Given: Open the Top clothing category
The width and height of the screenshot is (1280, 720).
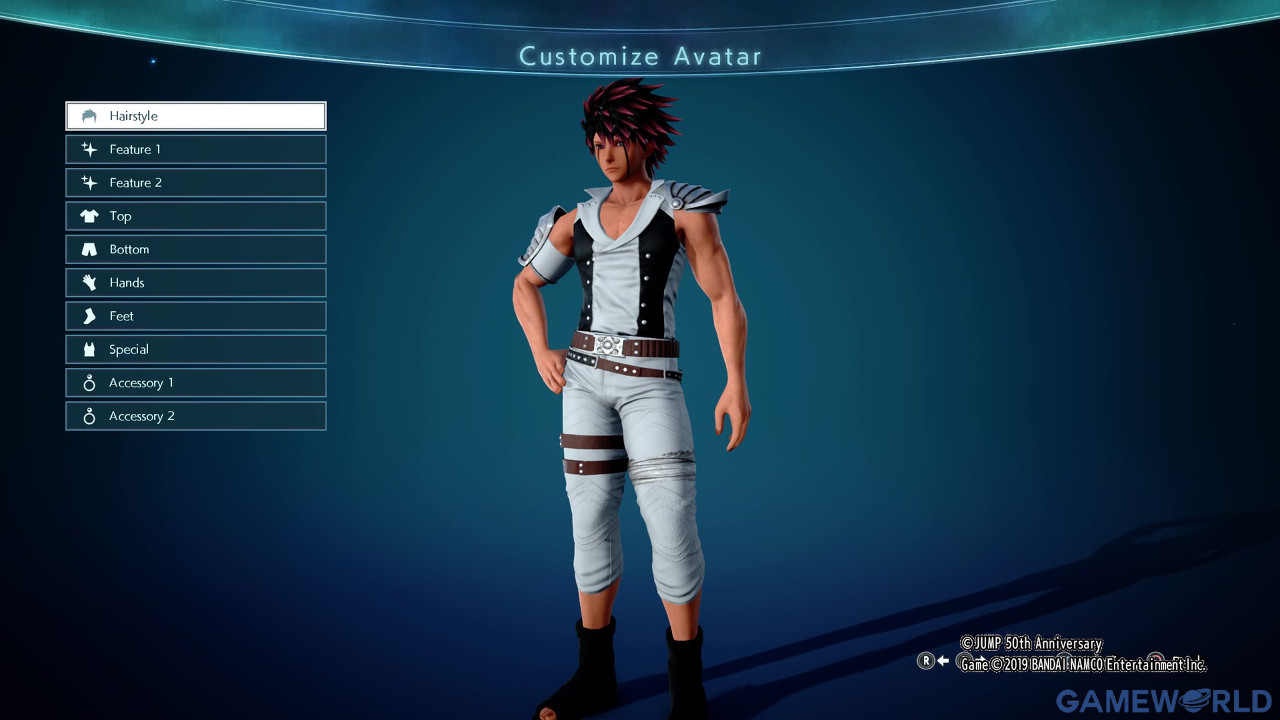Looking at the screenshot, I should coord(196,216).
